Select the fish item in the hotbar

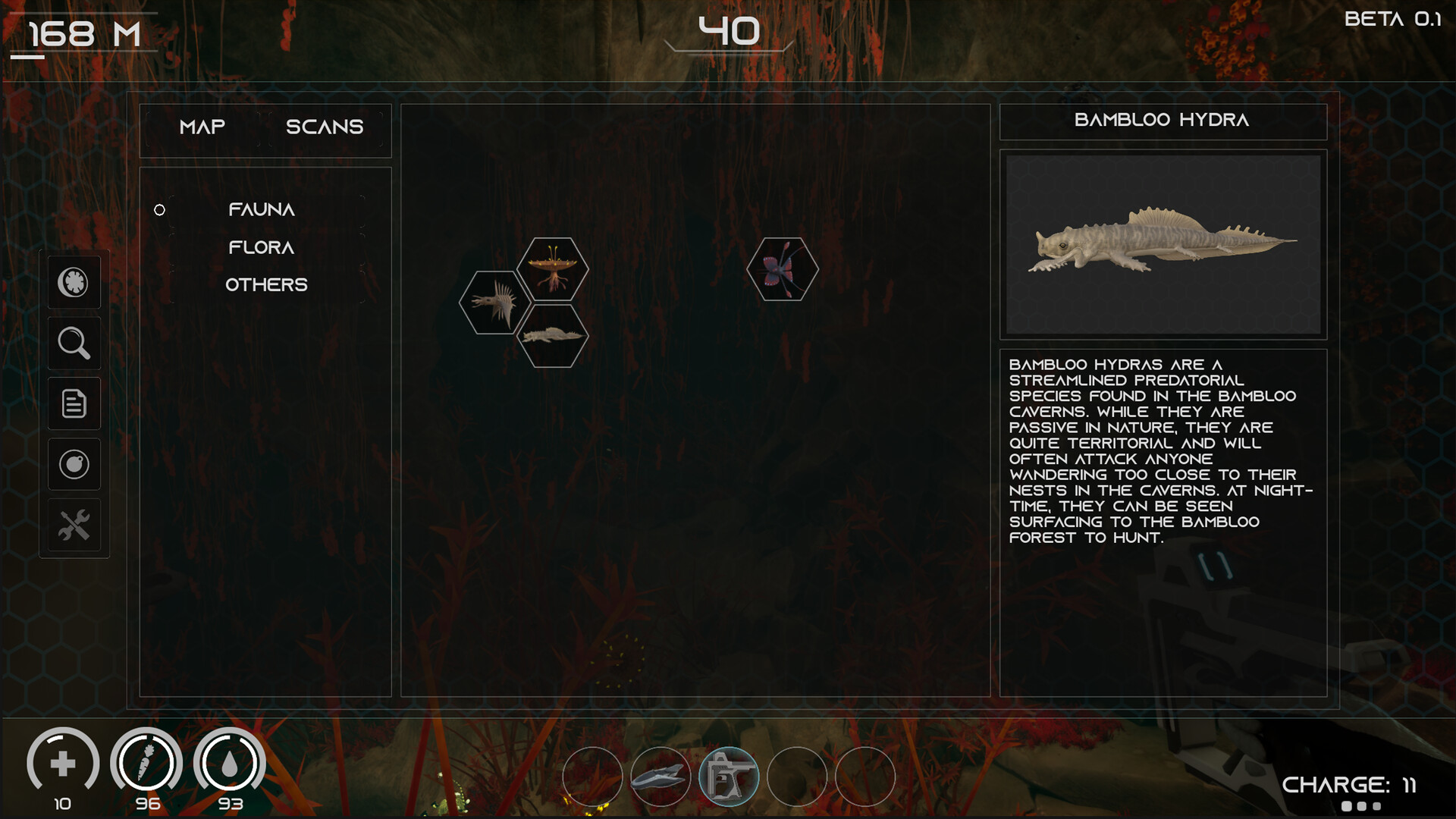pyautogui.click(x=658, y=776)
